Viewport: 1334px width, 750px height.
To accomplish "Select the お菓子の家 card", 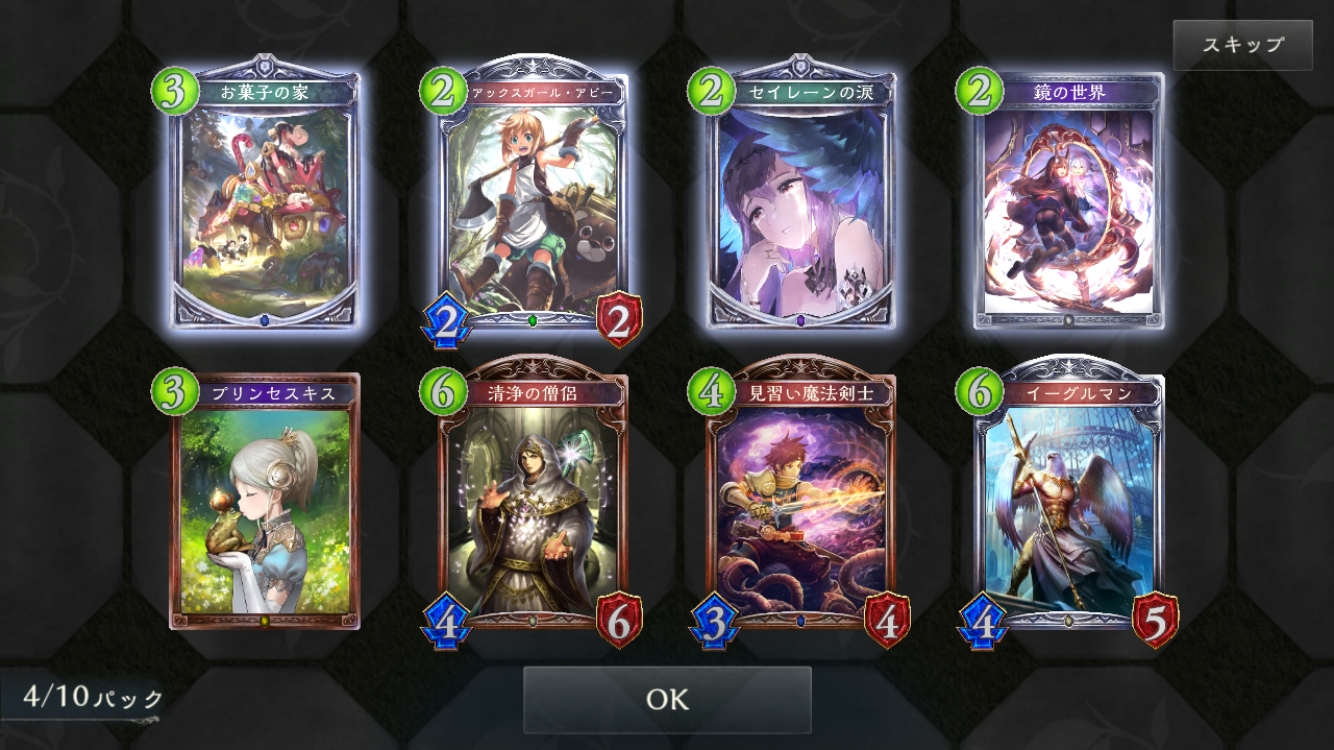I will pos(265,200).
